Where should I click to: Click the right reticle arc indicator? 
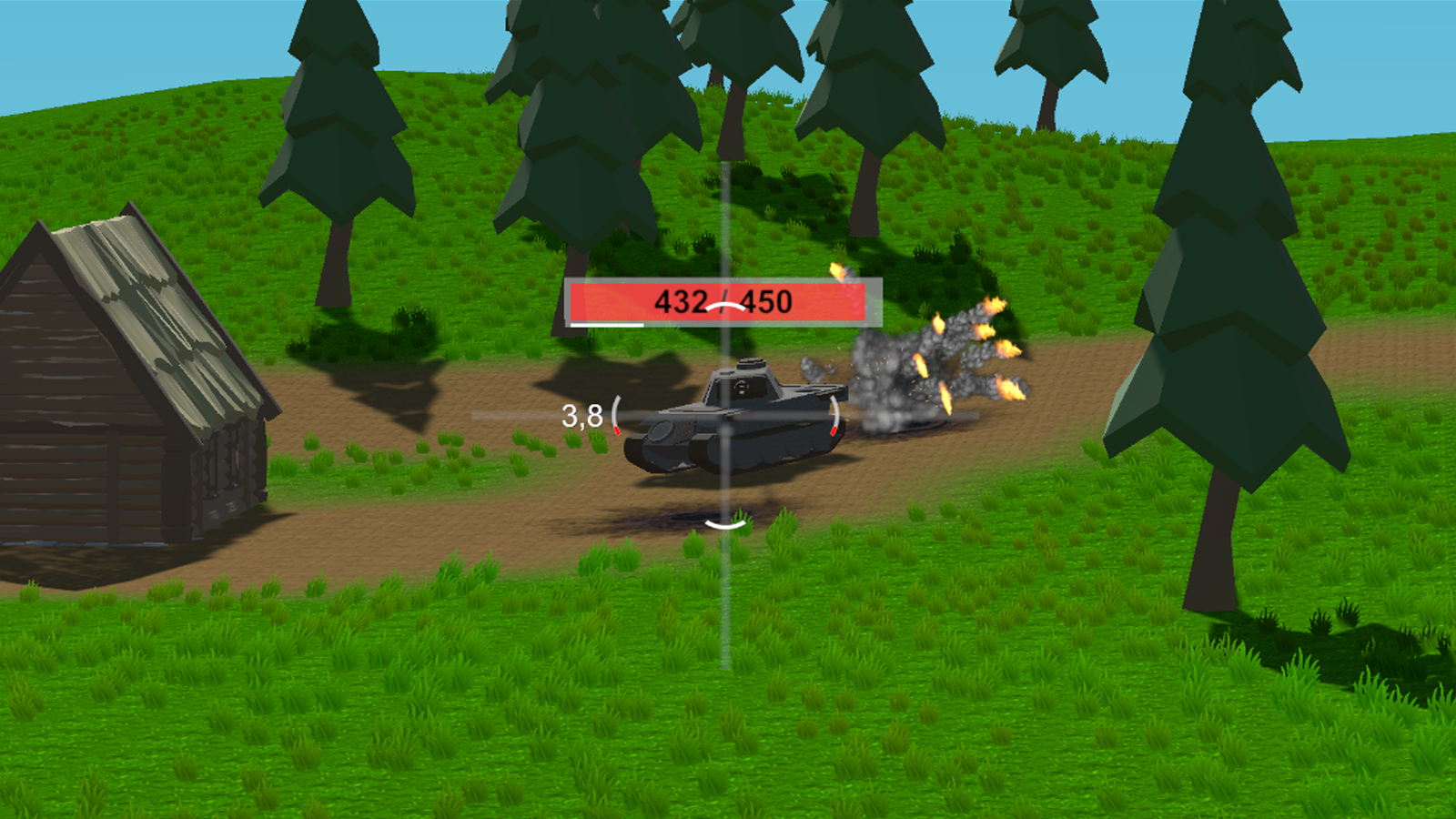point(834,411)
